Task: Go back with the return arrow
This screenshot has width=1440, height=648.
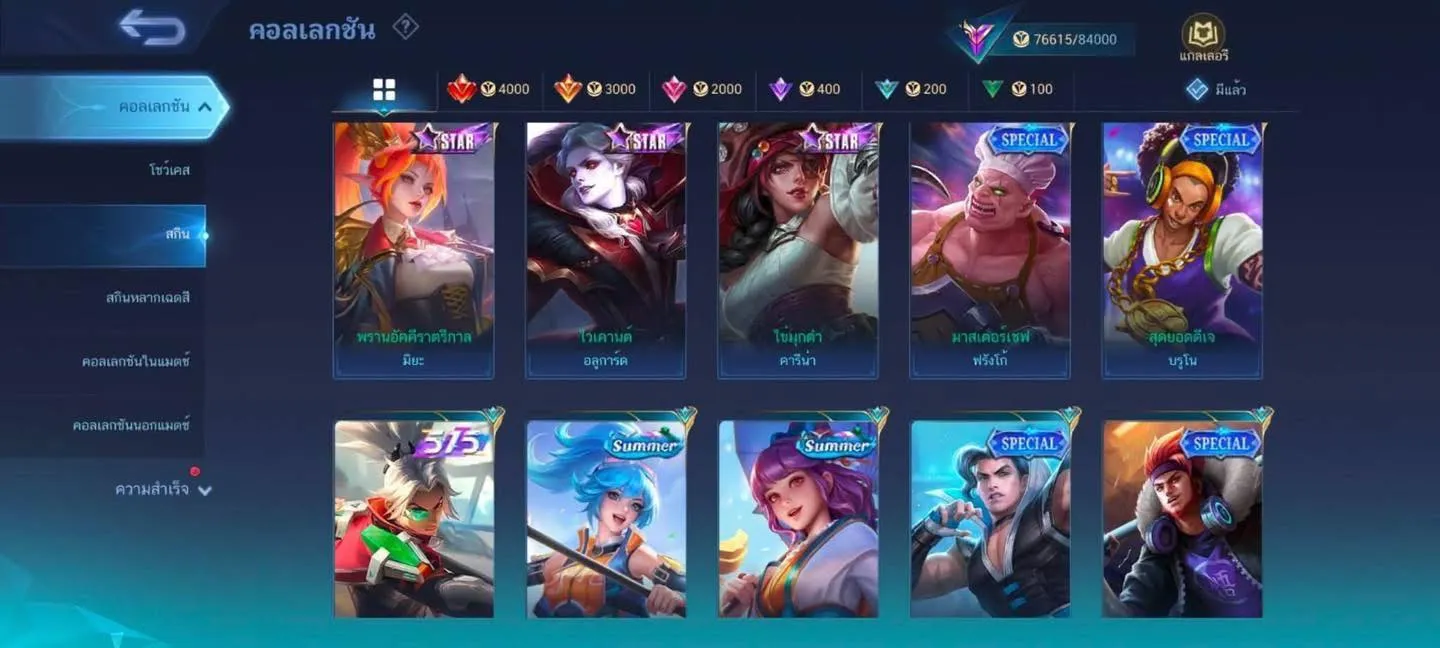Action: tap(152, 27)
